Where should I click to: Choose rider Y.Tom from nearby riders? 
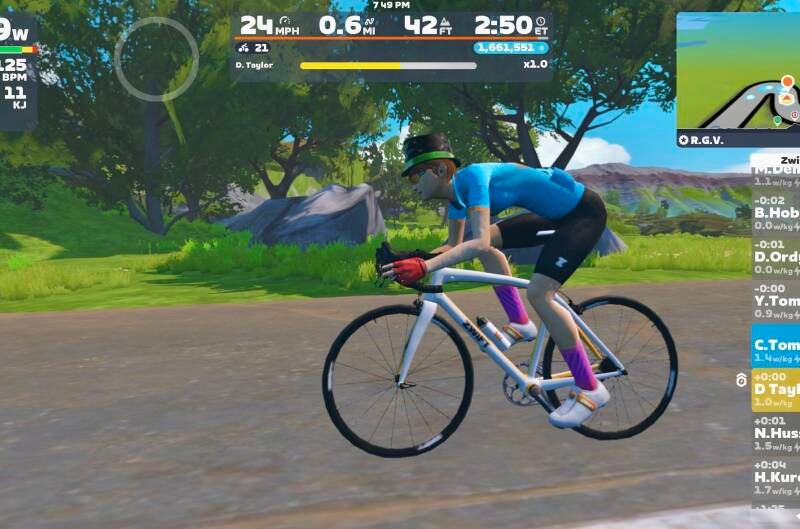pyautogui.click(x=777, y=301)
